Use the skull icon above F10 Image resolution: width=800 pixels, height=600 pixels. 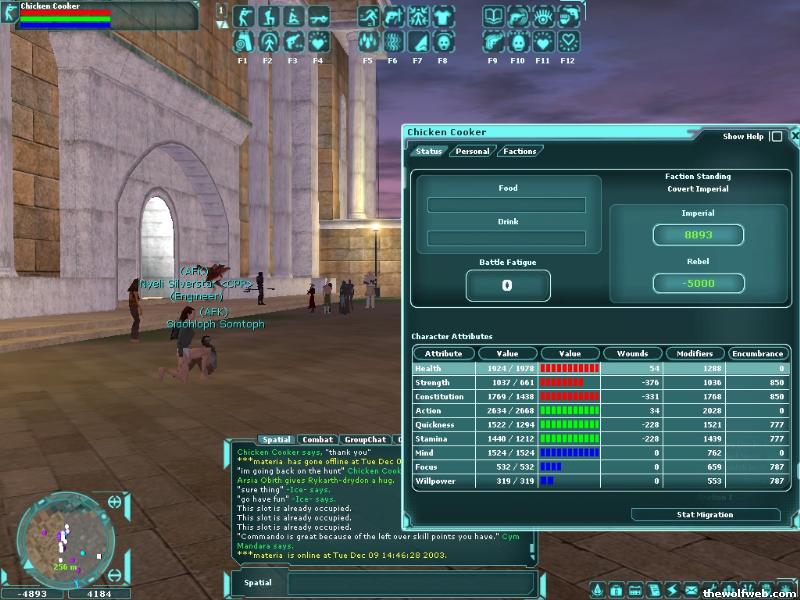518,42
